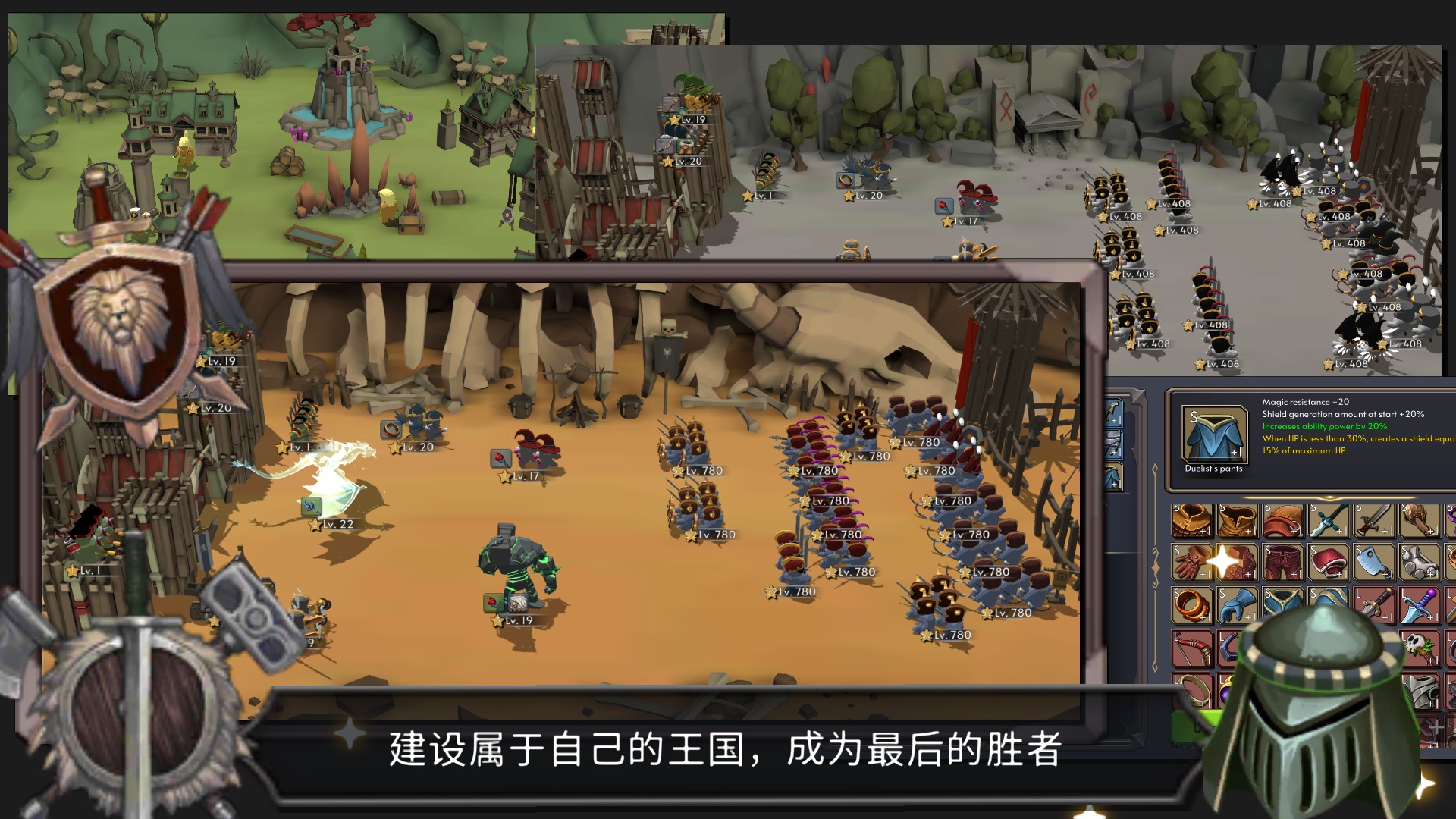Click the blue gauntlet glove item

tap(1237, 605)
